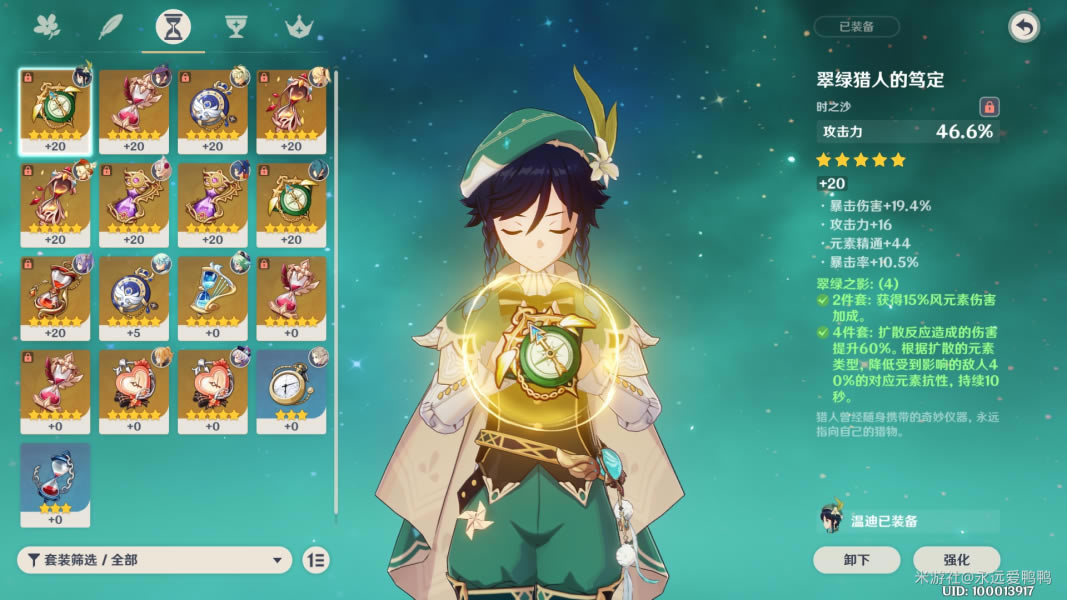Viewport: 1067px width, 600px height.
Task: Unequip the artifact with the 卸下 button
Action: pyautogui.click(x=856, y=560)
